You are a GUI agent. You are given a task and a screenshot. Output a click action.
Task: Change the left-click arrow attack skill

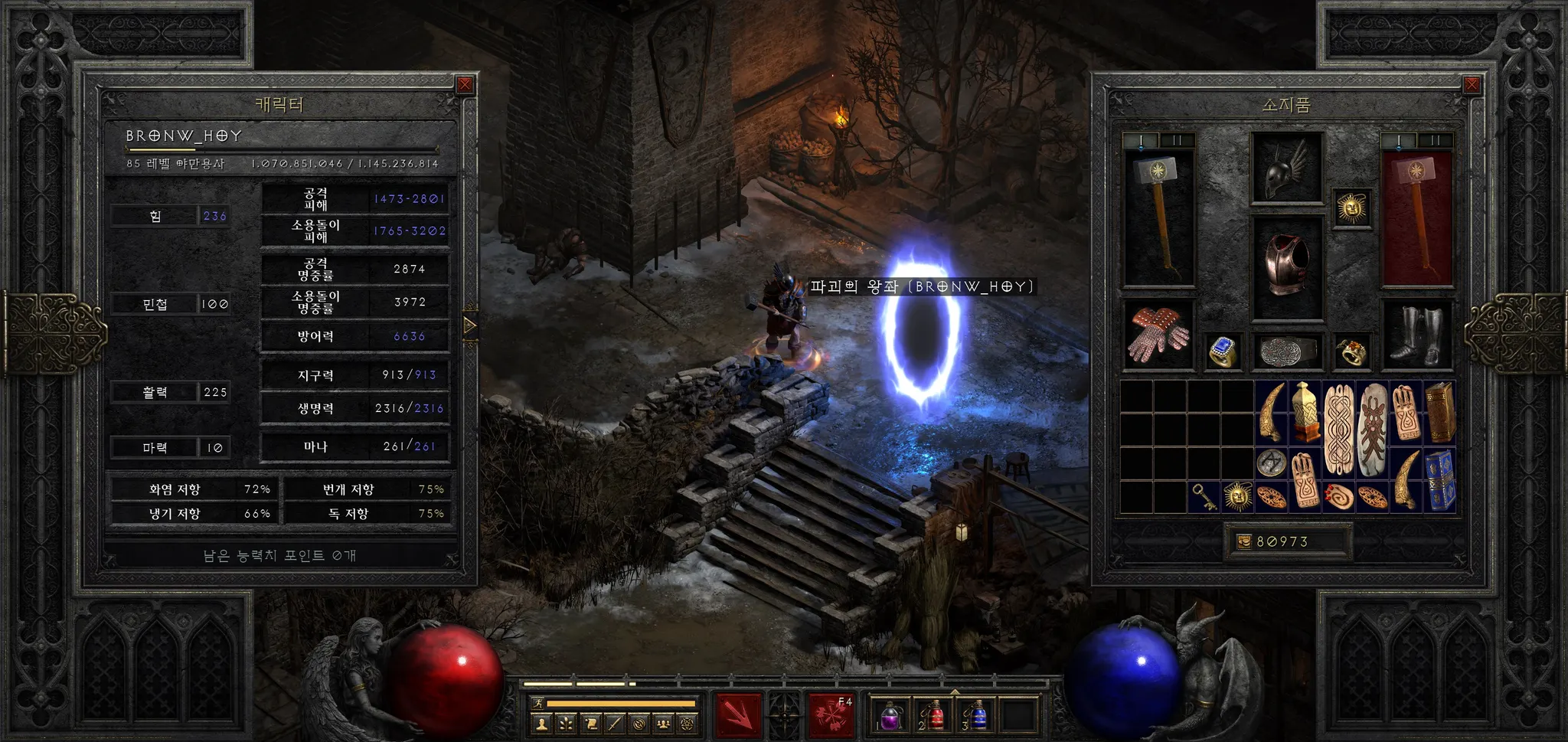[x=739, y=715]
